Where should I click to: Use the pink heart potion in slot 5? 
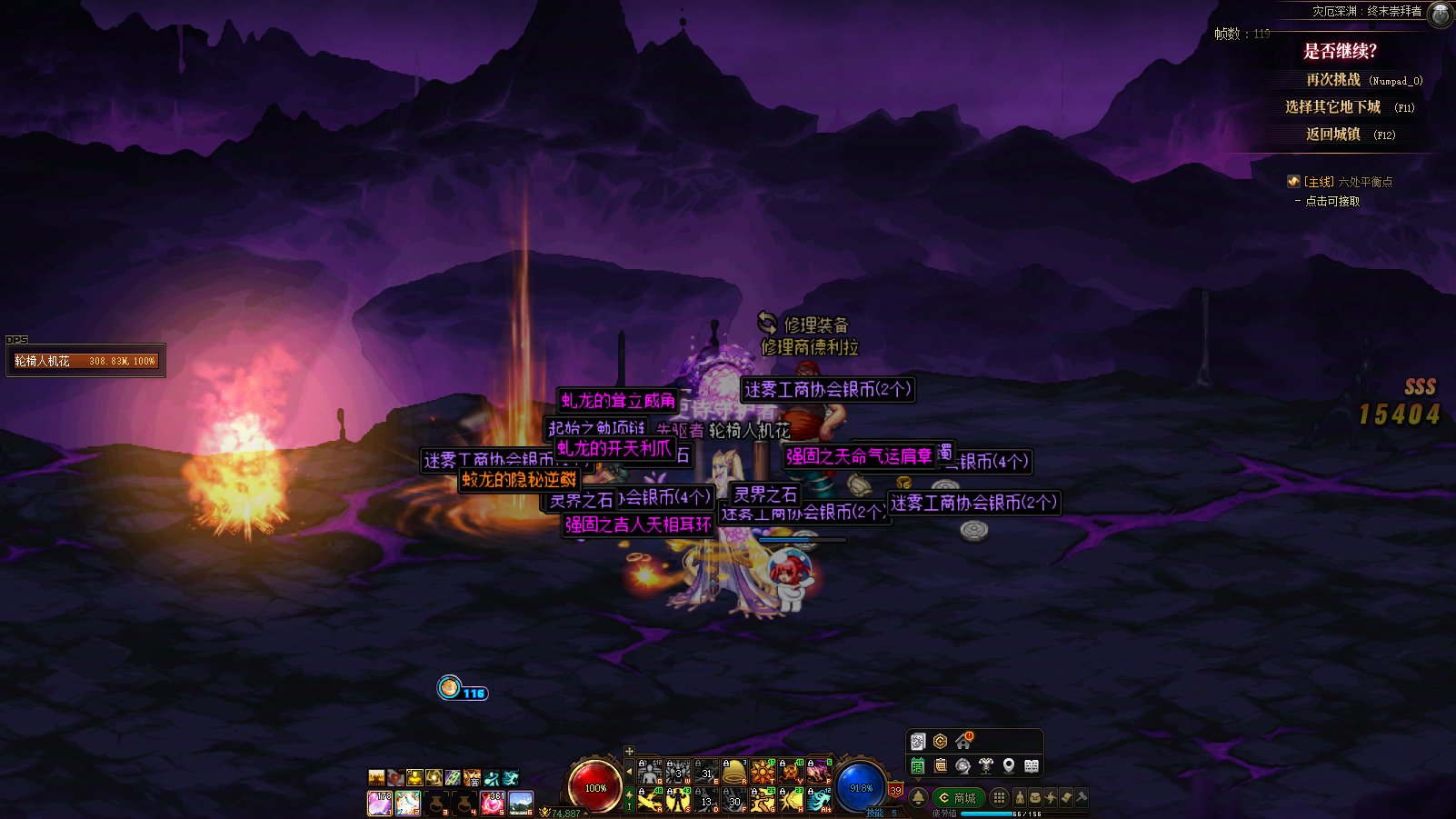[x=493, y=803]
